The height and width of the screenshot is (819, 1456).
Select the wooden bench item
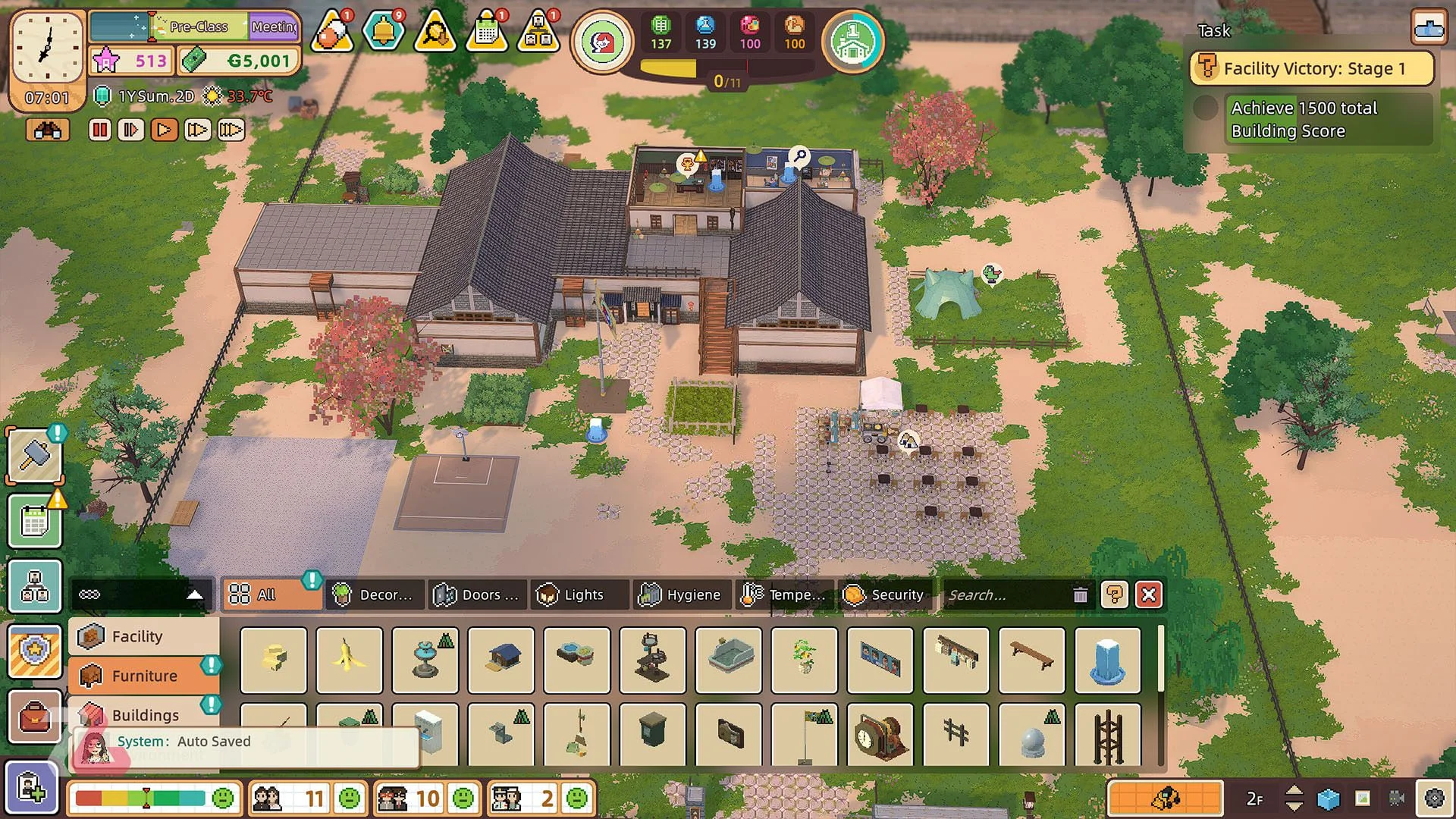coord(1031,660)
